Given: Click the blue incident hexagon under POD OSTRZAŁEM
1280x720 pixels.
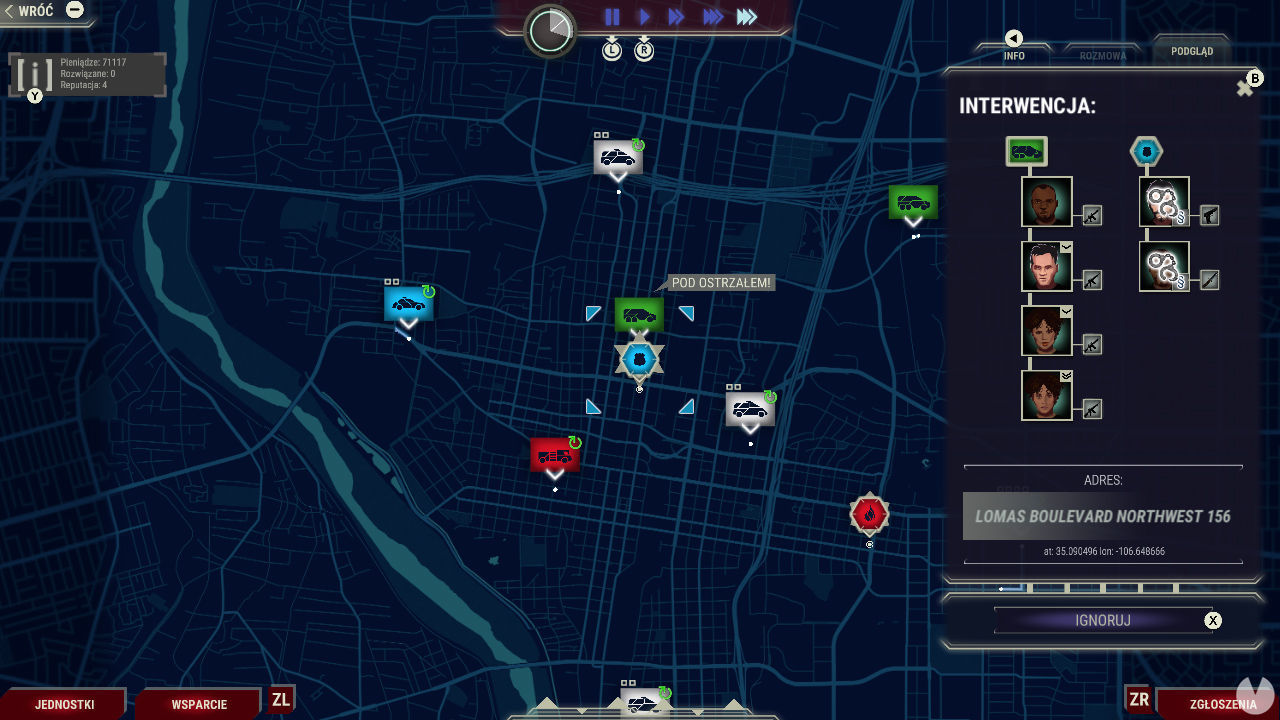Looking at the screenshot, I should (638, 357).
